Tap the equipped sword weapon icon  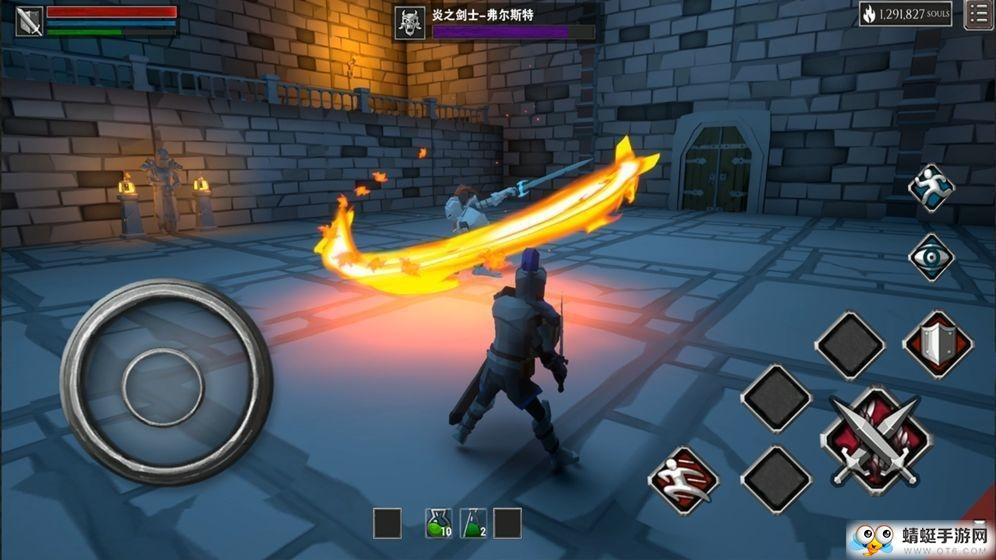click(29, 21)
